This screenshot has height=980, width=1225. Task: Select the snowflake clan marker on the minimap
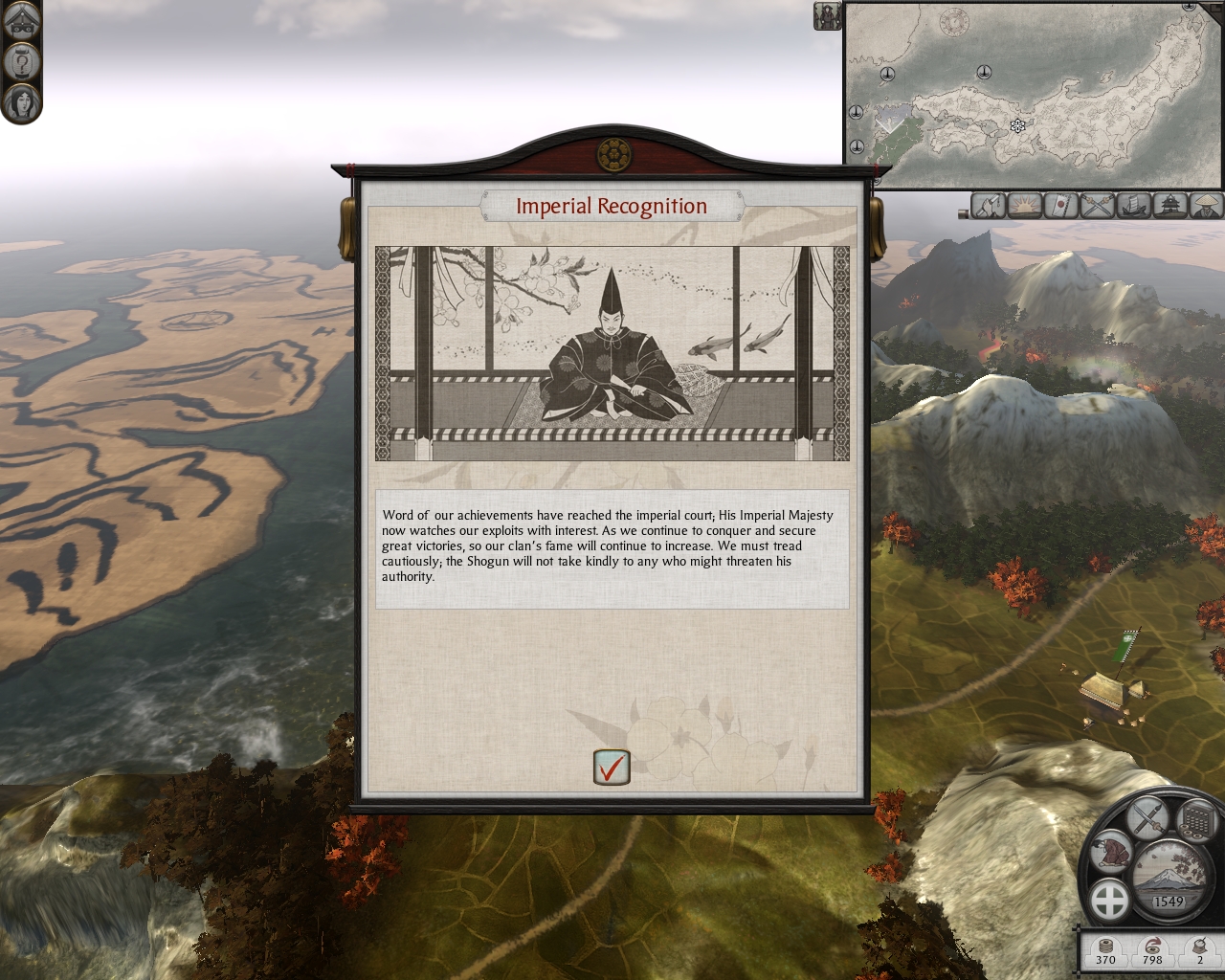[1017, 126]
